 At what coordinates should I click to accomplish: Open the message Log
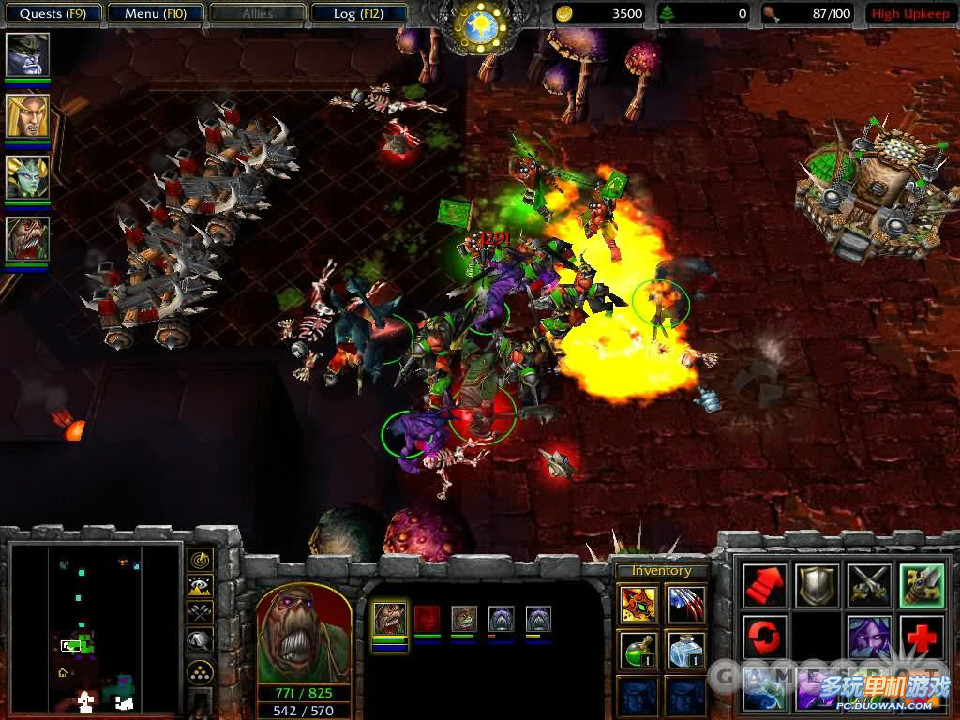[357, 14]
